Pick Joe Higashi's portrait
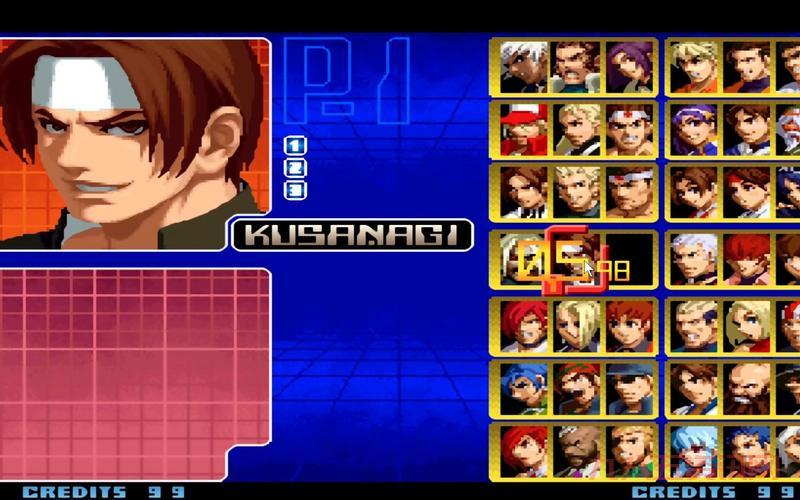800x500 pixels. [x=629, y=130]
